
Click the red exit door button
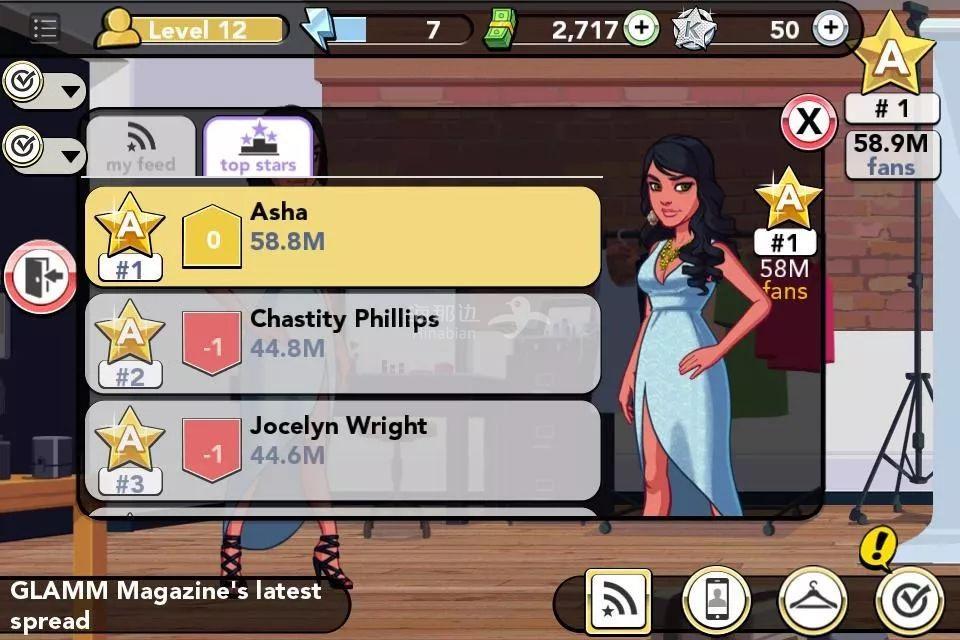(41, 276)
